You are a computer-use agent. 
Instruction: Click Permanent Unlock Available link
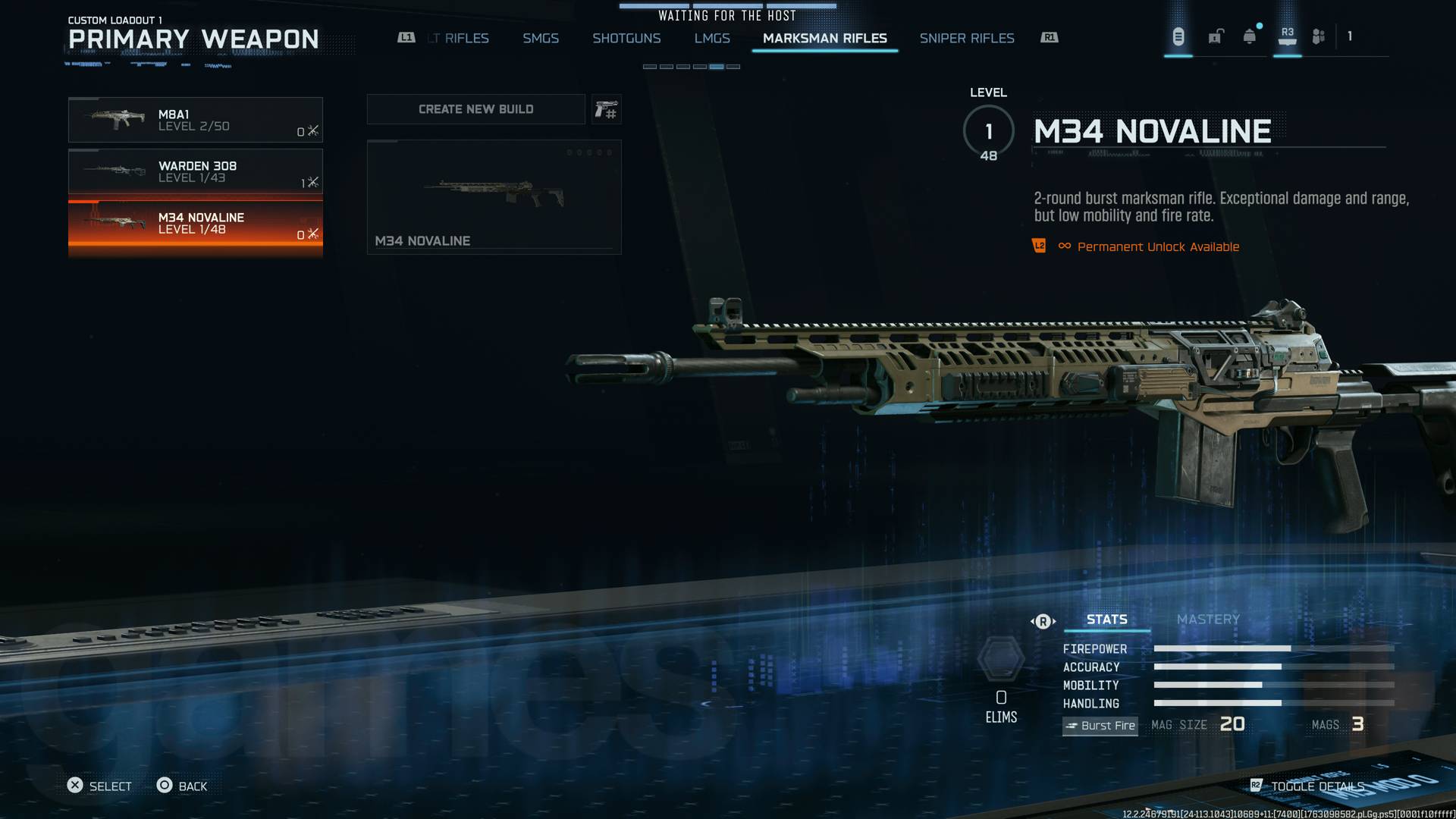click(x=1158, y=246)
